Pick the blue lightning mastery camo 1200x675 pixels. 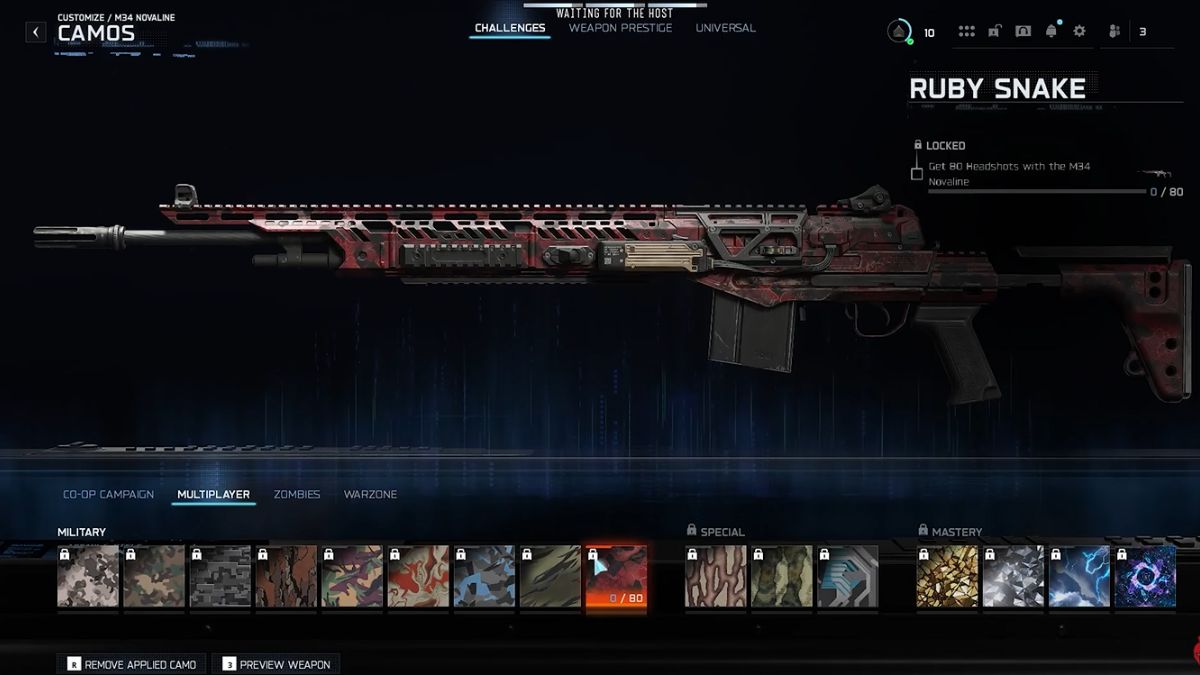[x=1079, y=576]
